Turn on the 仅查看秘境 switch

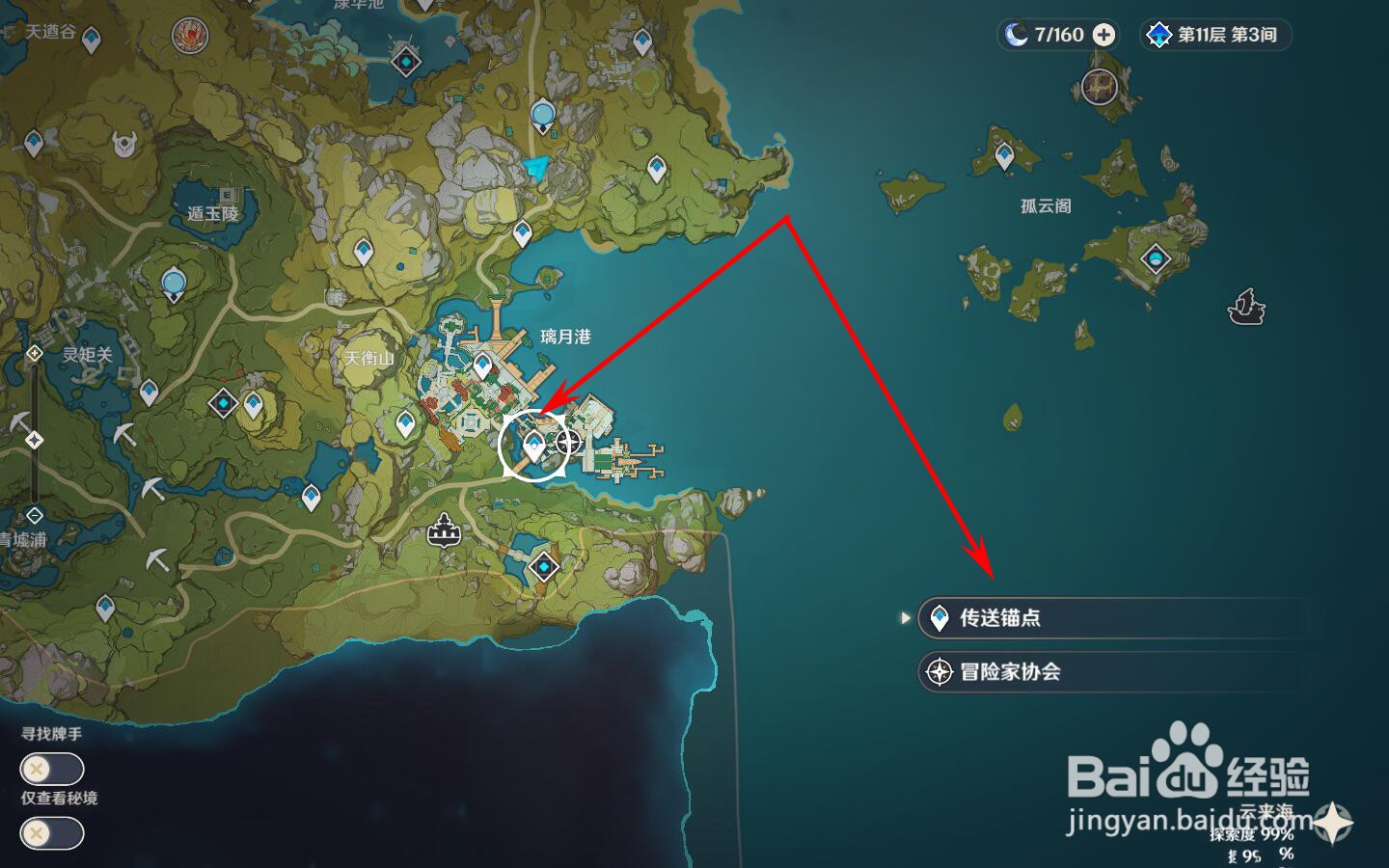click(51, 833)
